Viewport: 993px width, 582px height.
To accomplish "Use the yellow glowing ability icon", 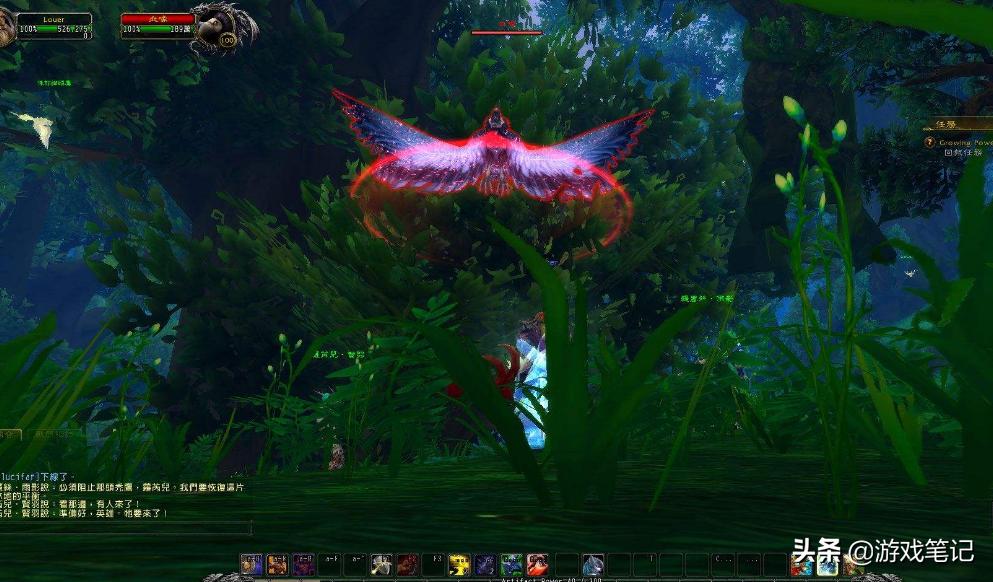I will (x=459, y=565).
